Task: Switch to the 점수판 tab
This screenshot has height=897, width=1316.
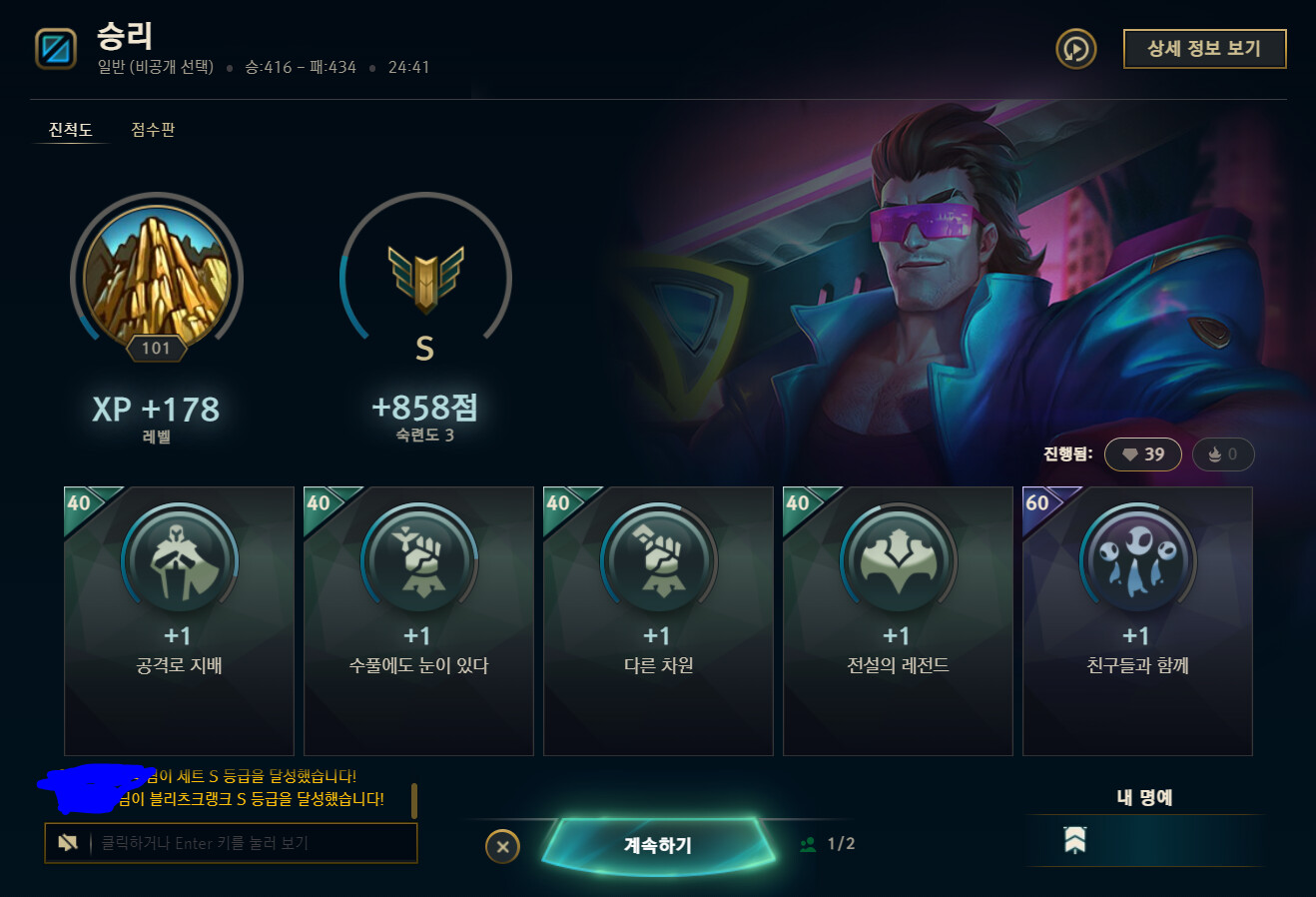Action: click(151, 129)
